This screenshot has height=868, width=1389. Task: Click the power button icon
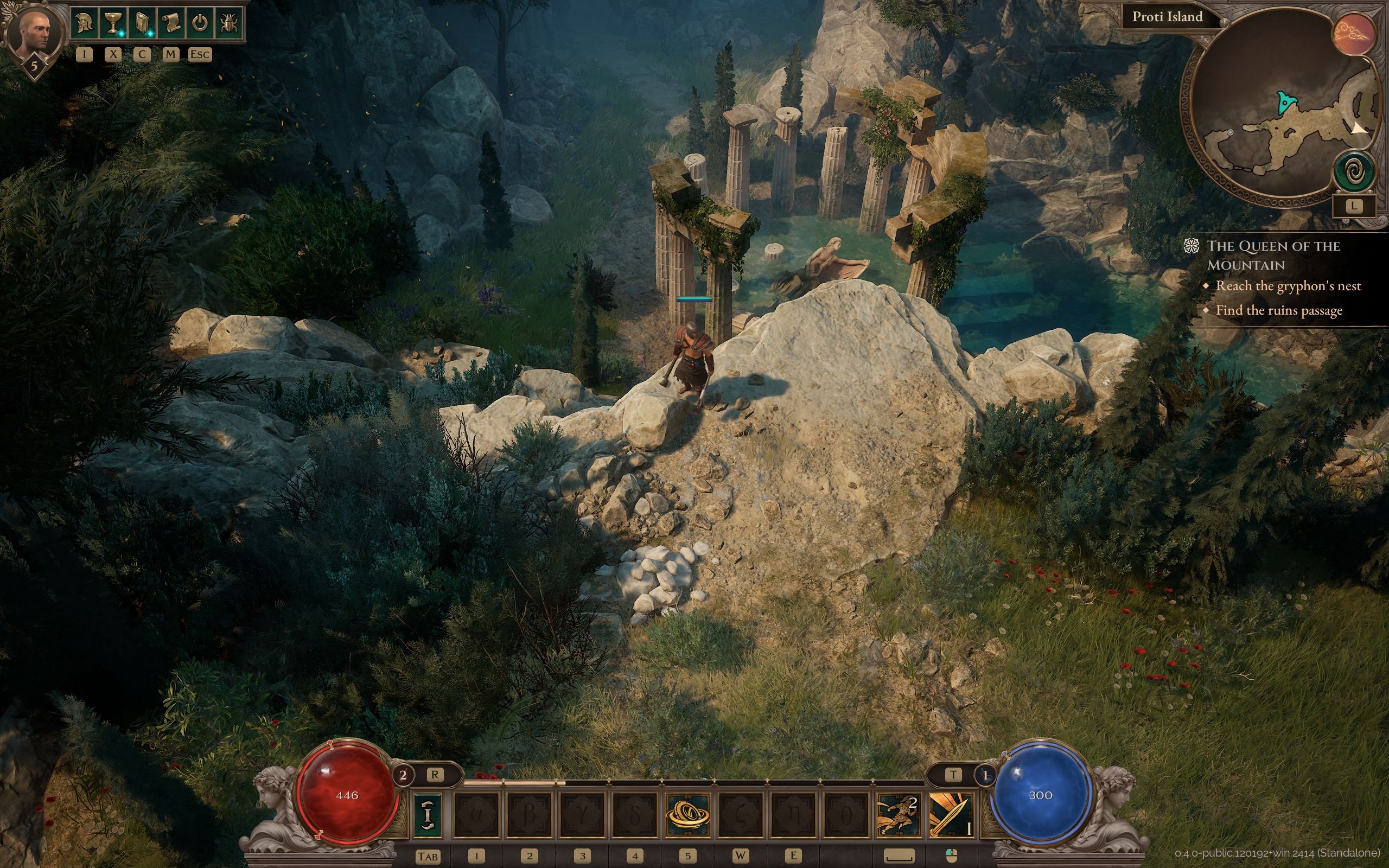[199, 24]
